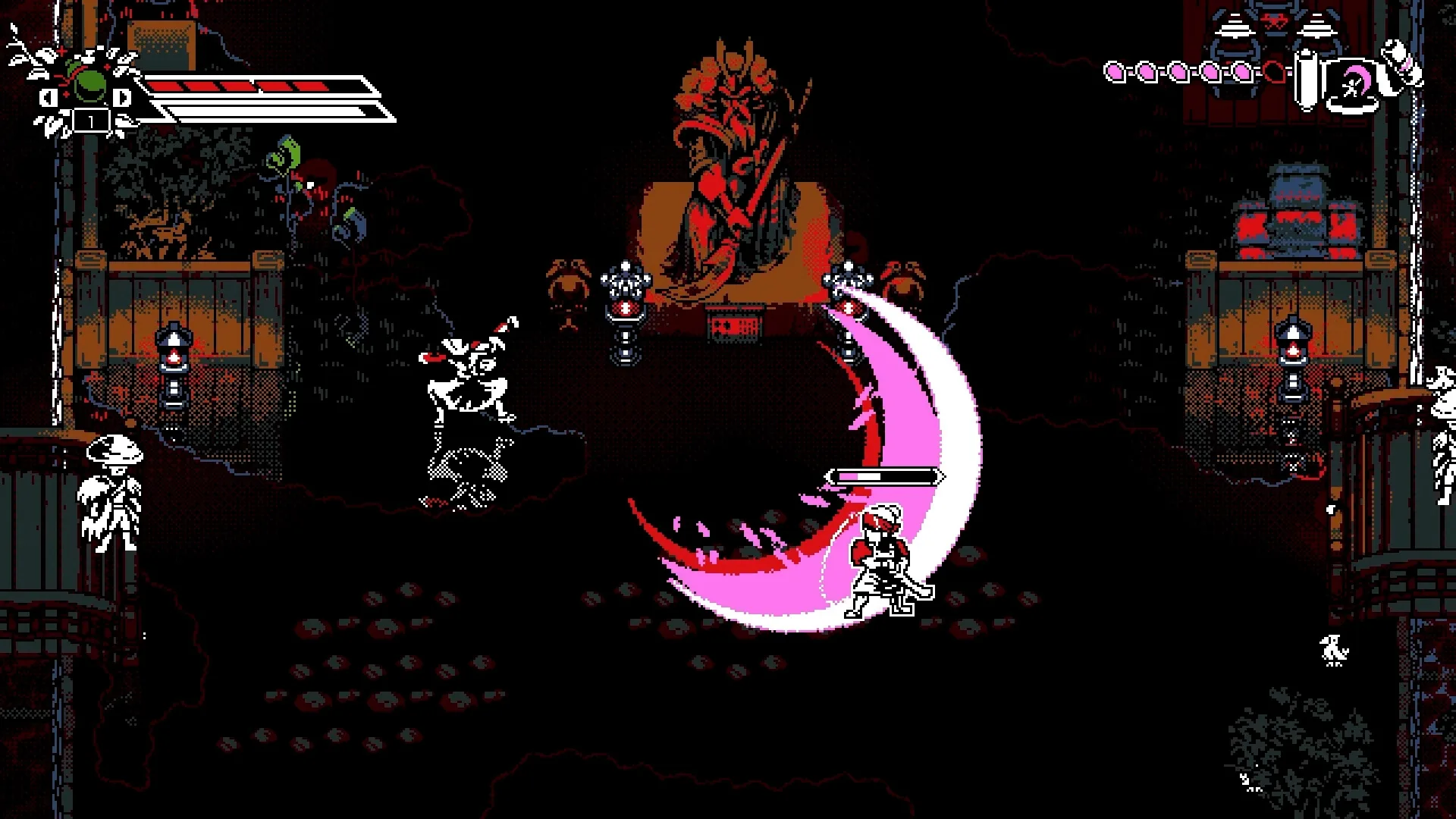Open the counter box showing 1
The image size is (1456, 819).
(x=91, y=121)
